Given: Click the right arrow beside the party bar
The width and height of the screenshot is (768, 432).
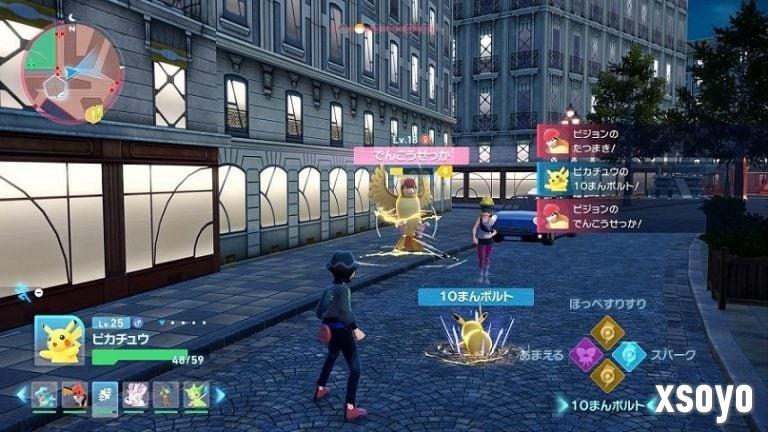Looking at the screenshot, I should pyautogui.click(x=220, y=395).
